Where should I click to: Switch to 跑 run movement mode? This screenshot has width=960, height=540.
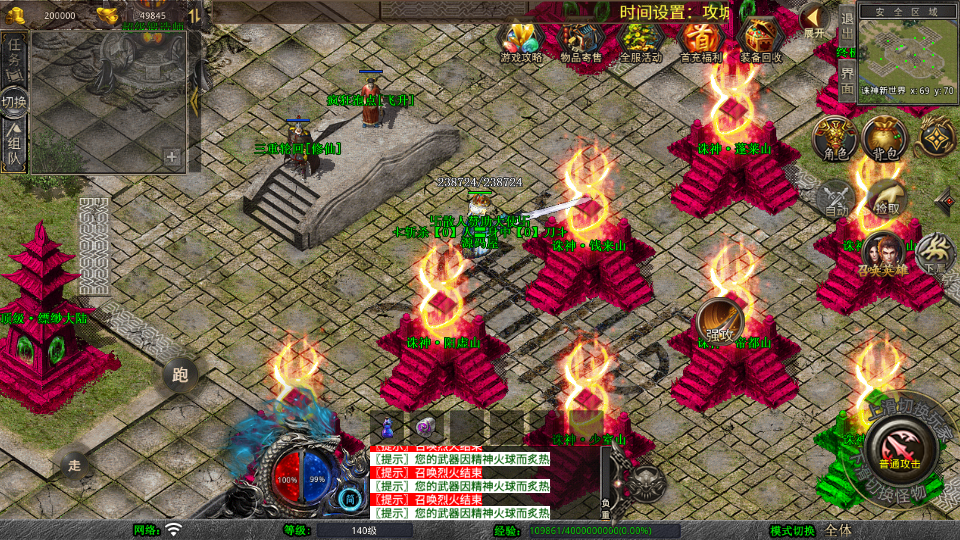click(180, 375)
